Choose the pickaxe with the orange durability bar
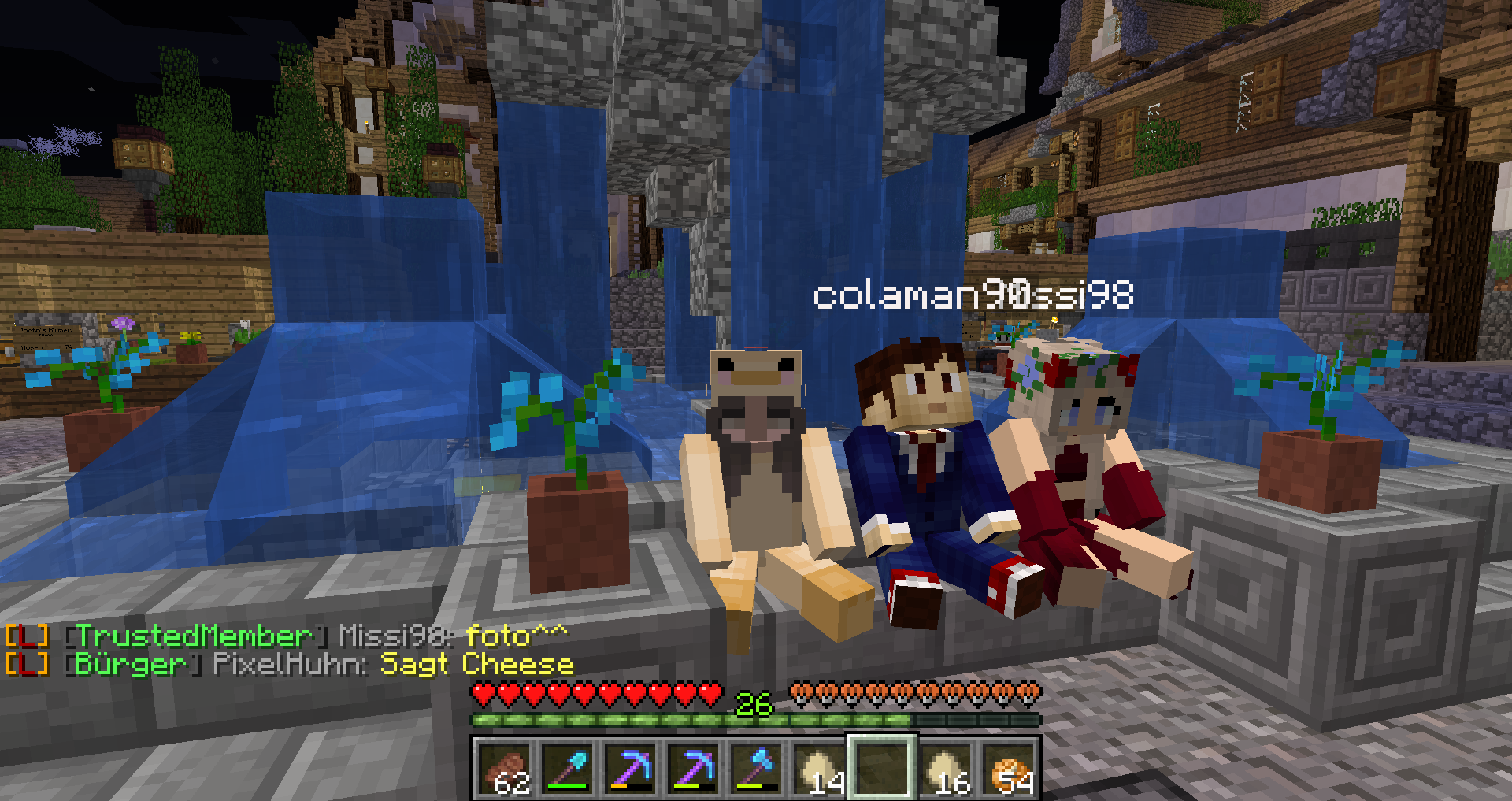The width and height of the screenshot is (1512, 801). (x=631, y=768)
